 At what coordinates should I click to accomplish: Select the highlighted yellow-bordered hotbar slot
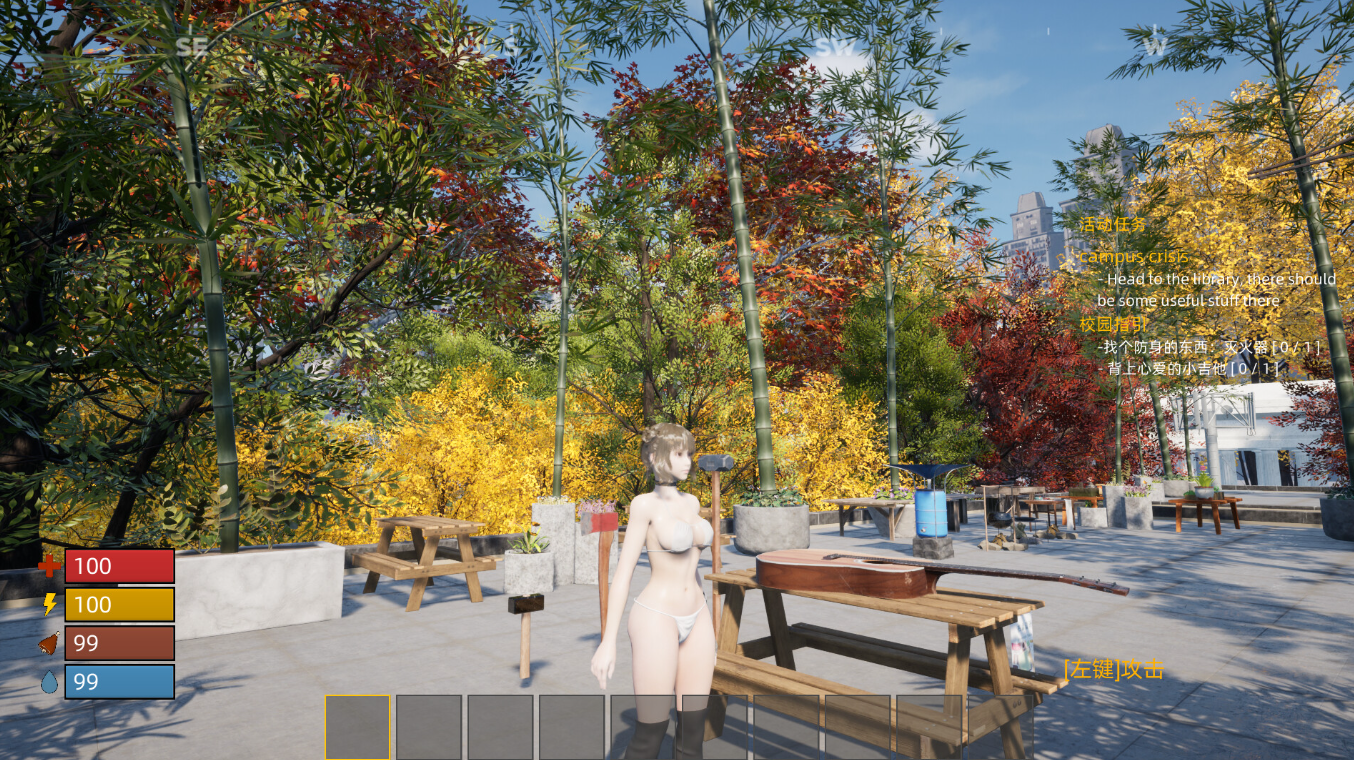357,727
